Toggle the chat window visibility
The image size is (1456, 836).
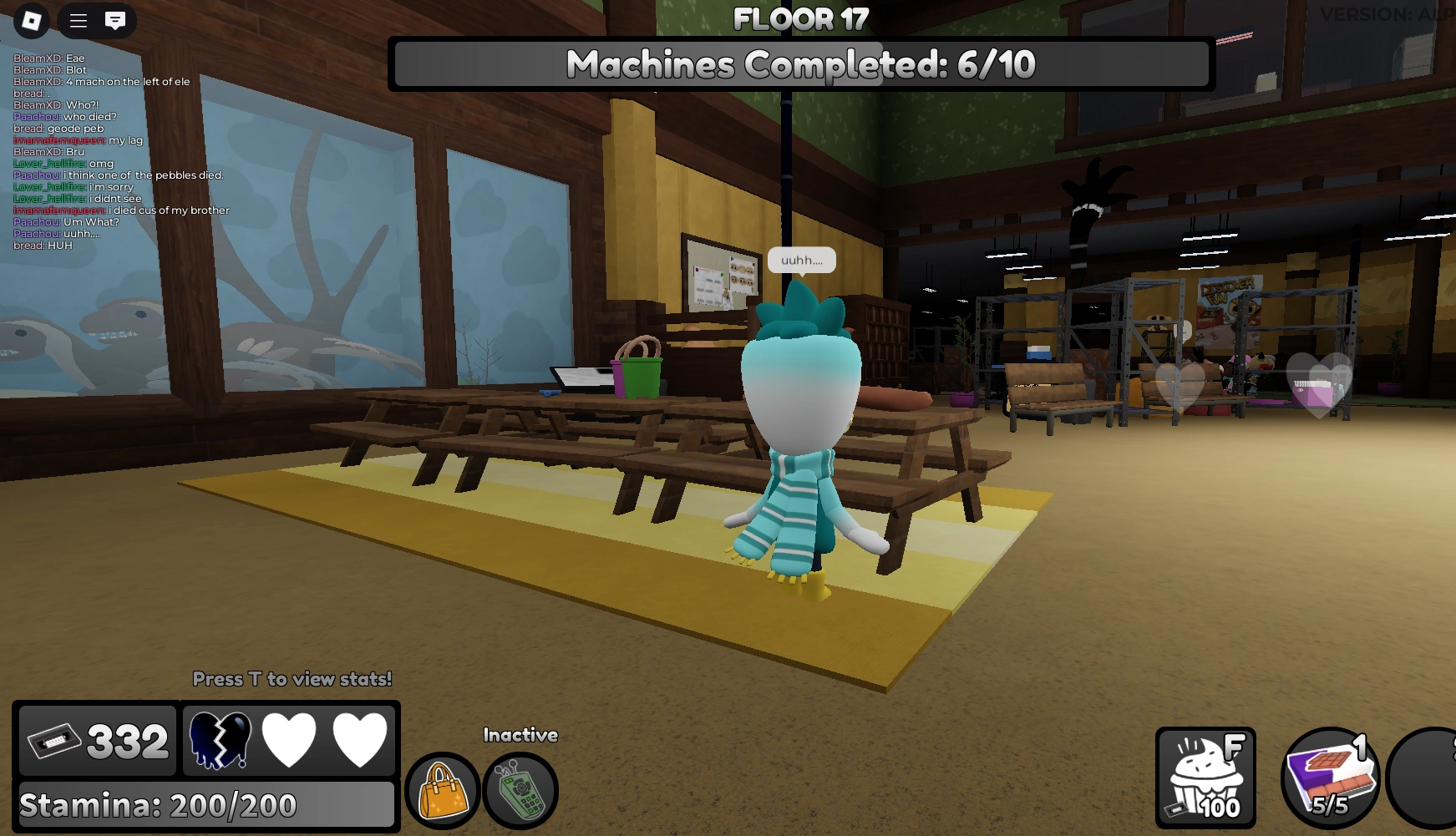point(114,21)
